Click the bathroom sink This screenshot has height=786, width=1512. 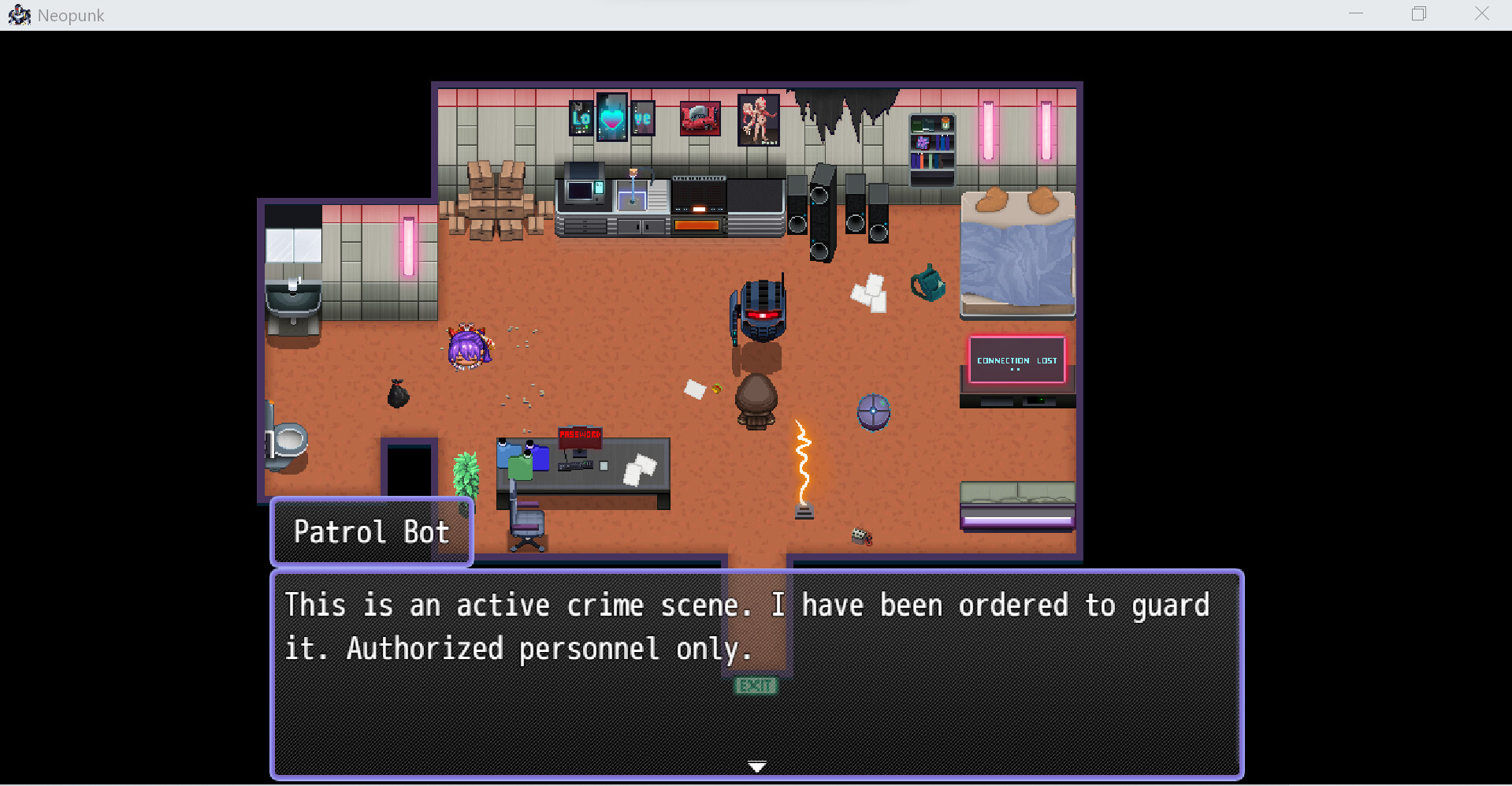tap(293, 301)
